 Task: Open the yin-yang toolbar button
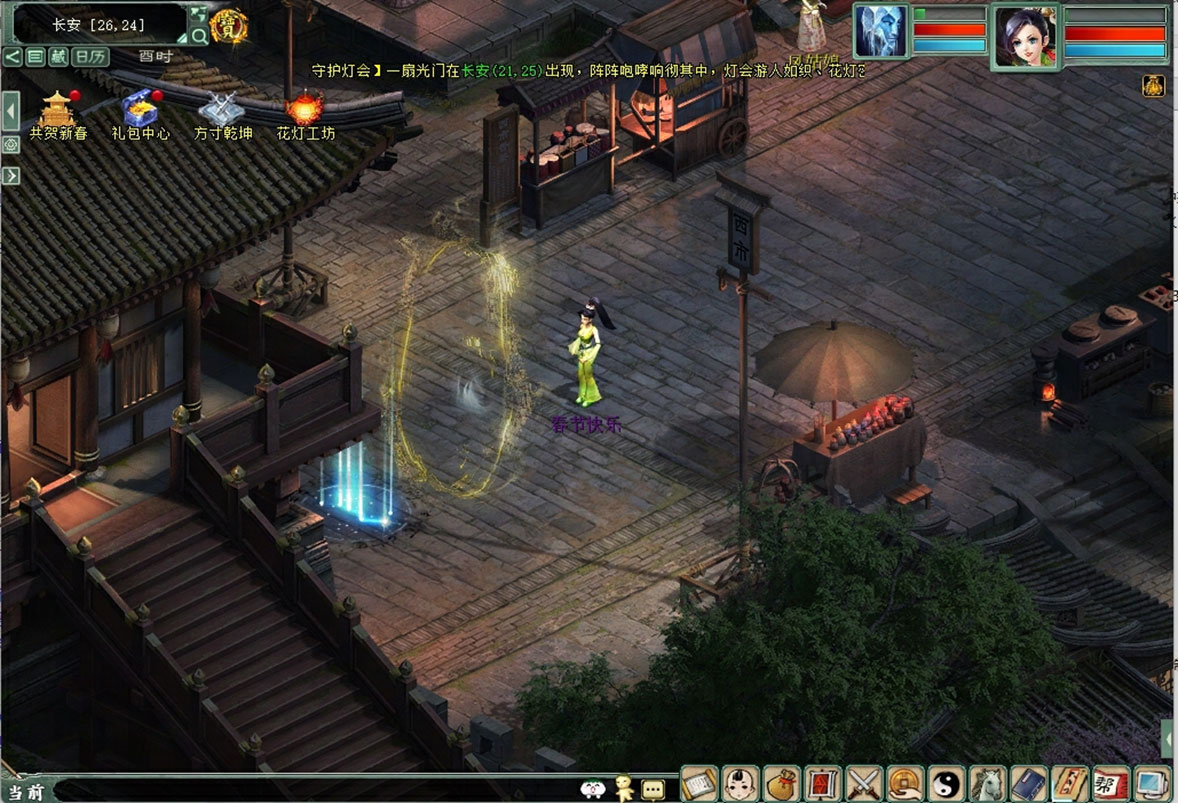[x=945, y=783]
